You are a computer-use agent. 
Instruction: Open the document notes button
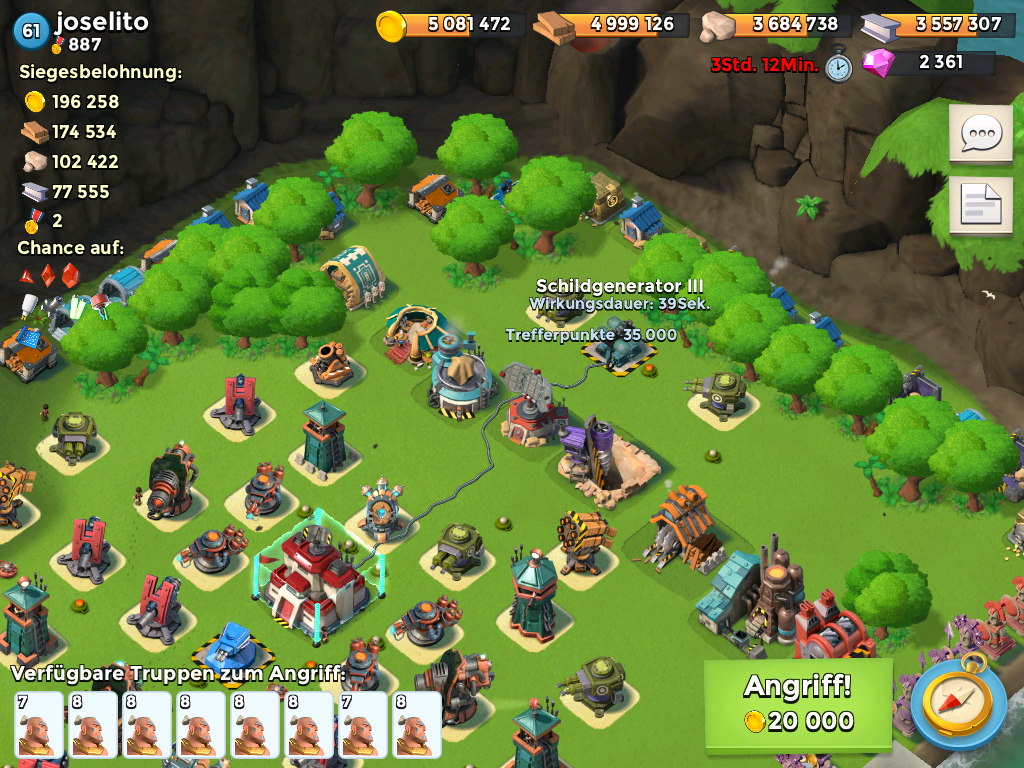[x=980, y=207]
